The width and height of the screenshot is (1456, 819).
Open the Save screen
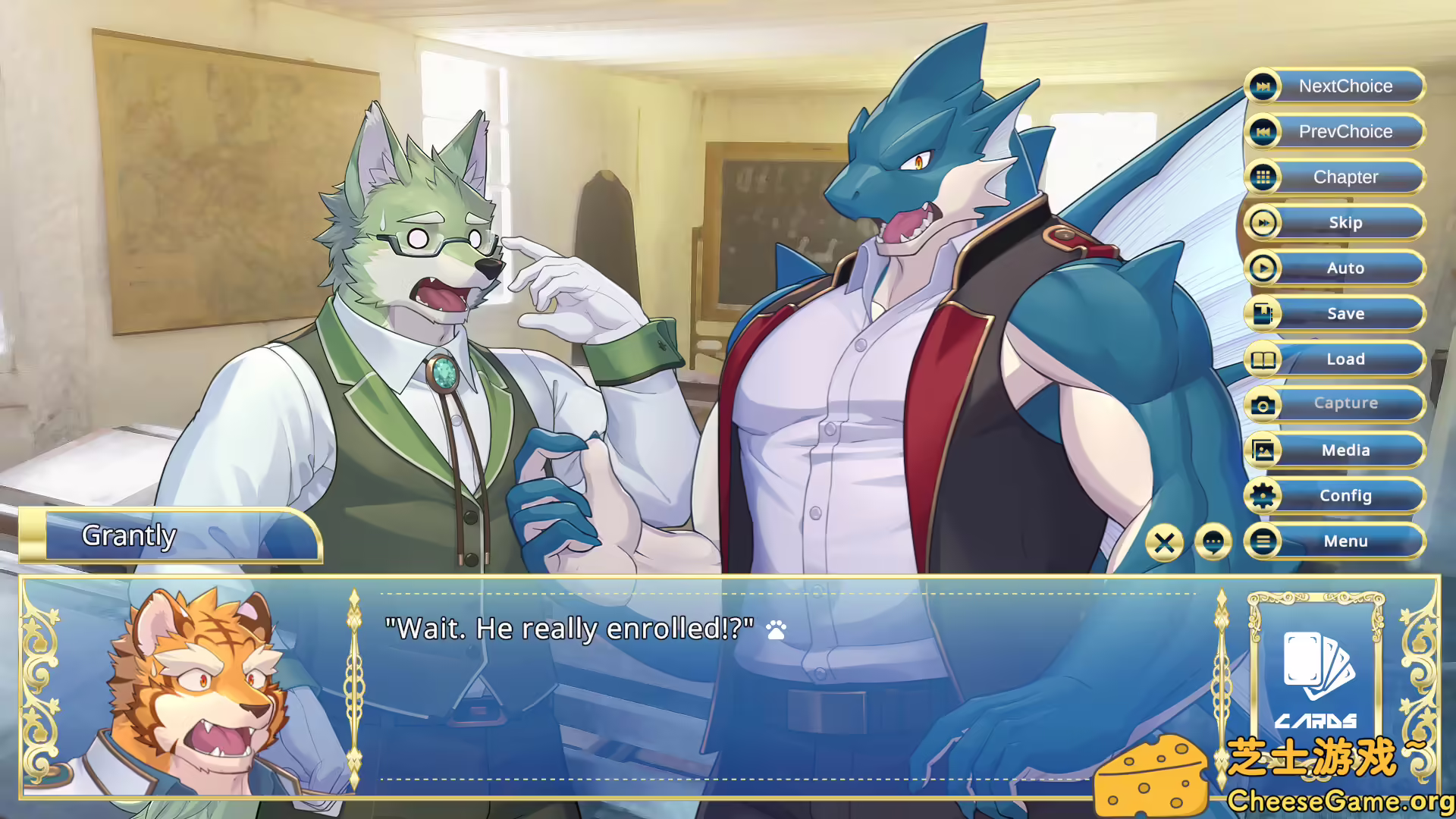1335,314
